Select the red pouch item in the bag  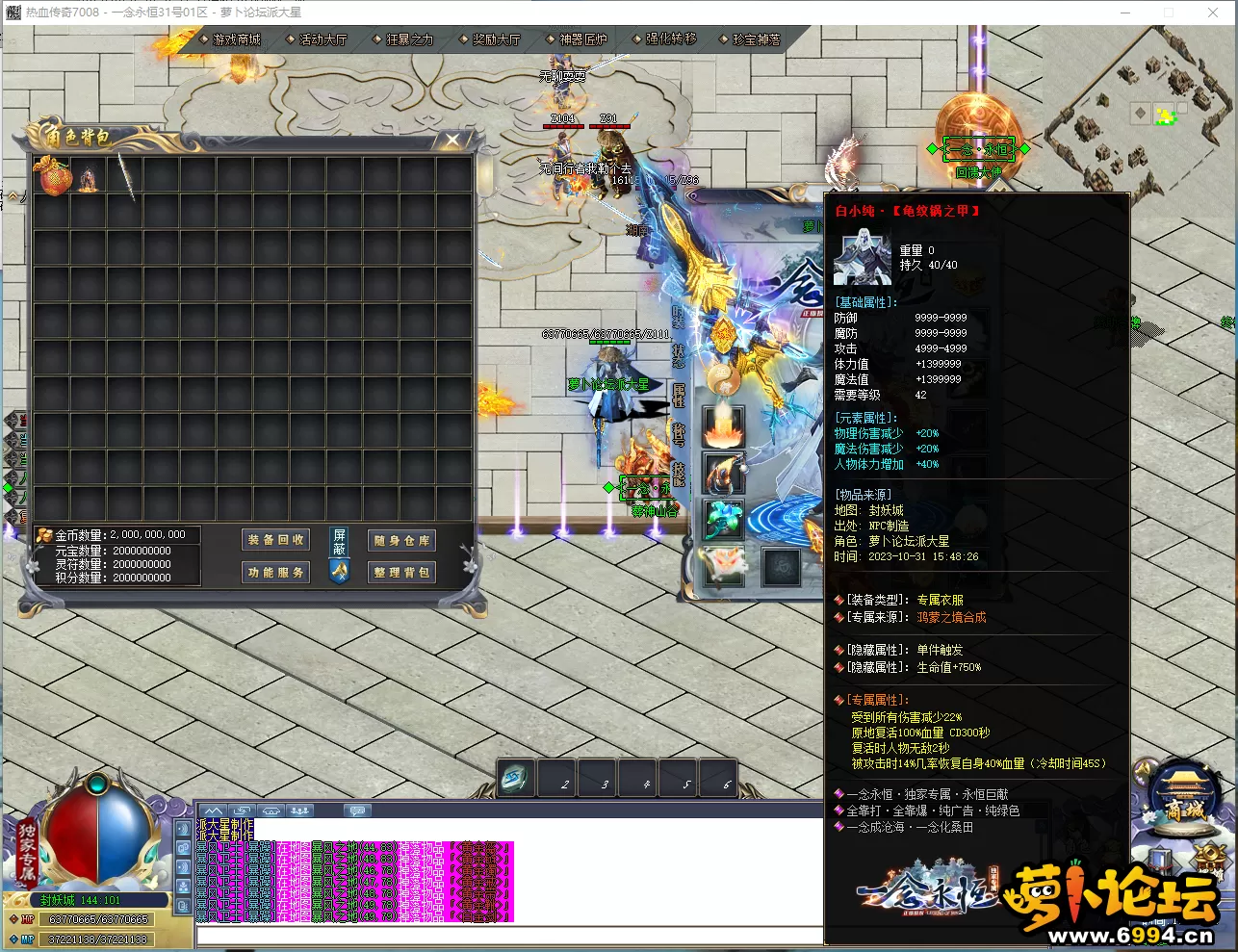click(52, 177)
